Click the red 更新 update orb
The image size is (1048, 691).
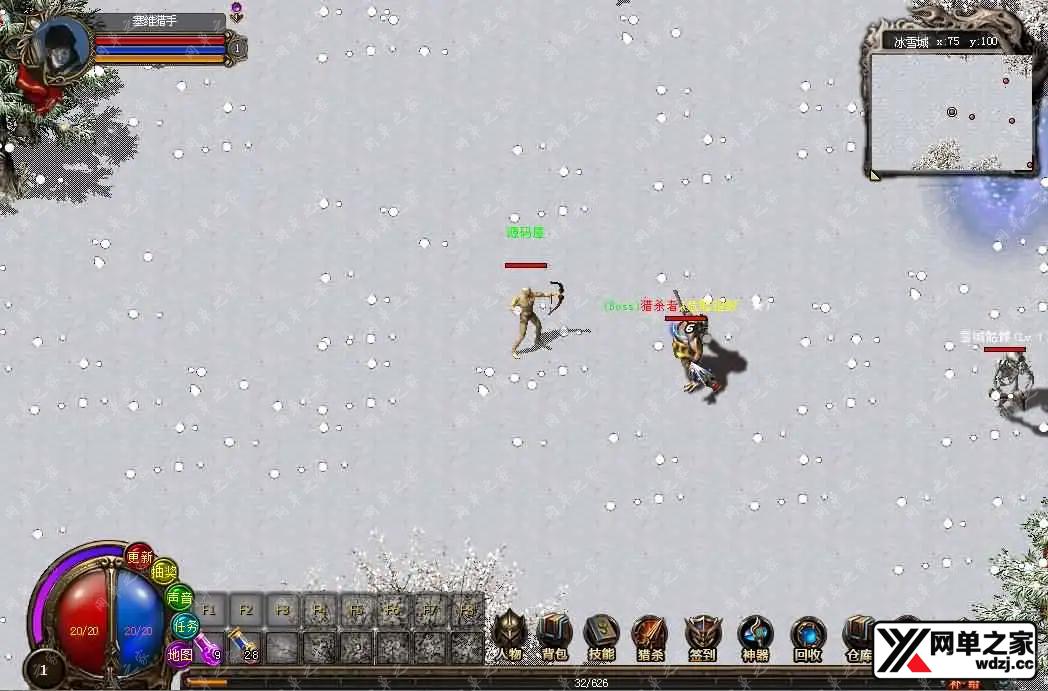tap(140, 557)
